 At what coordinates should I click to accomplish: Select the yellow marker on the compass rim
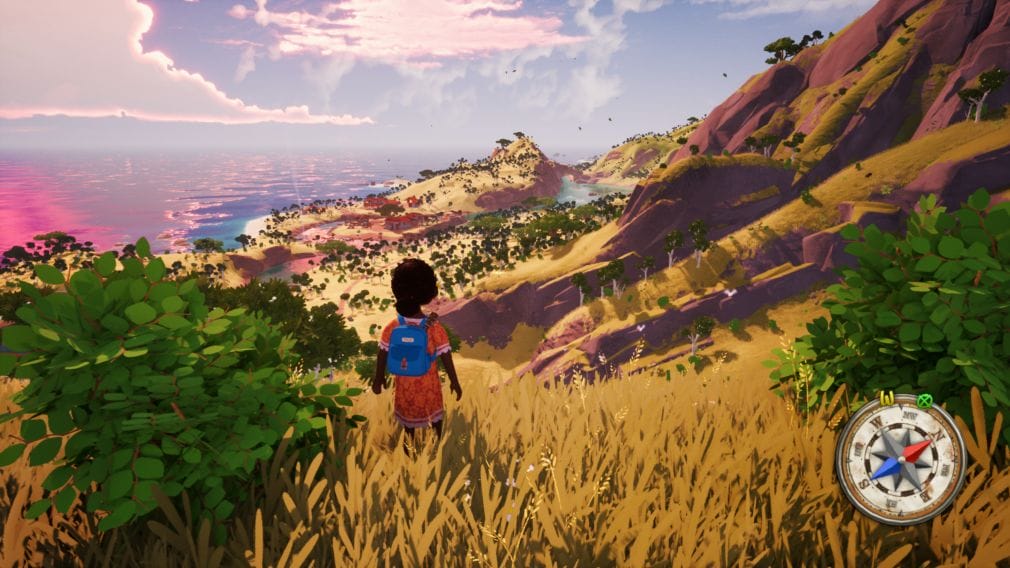pos(886,399)
